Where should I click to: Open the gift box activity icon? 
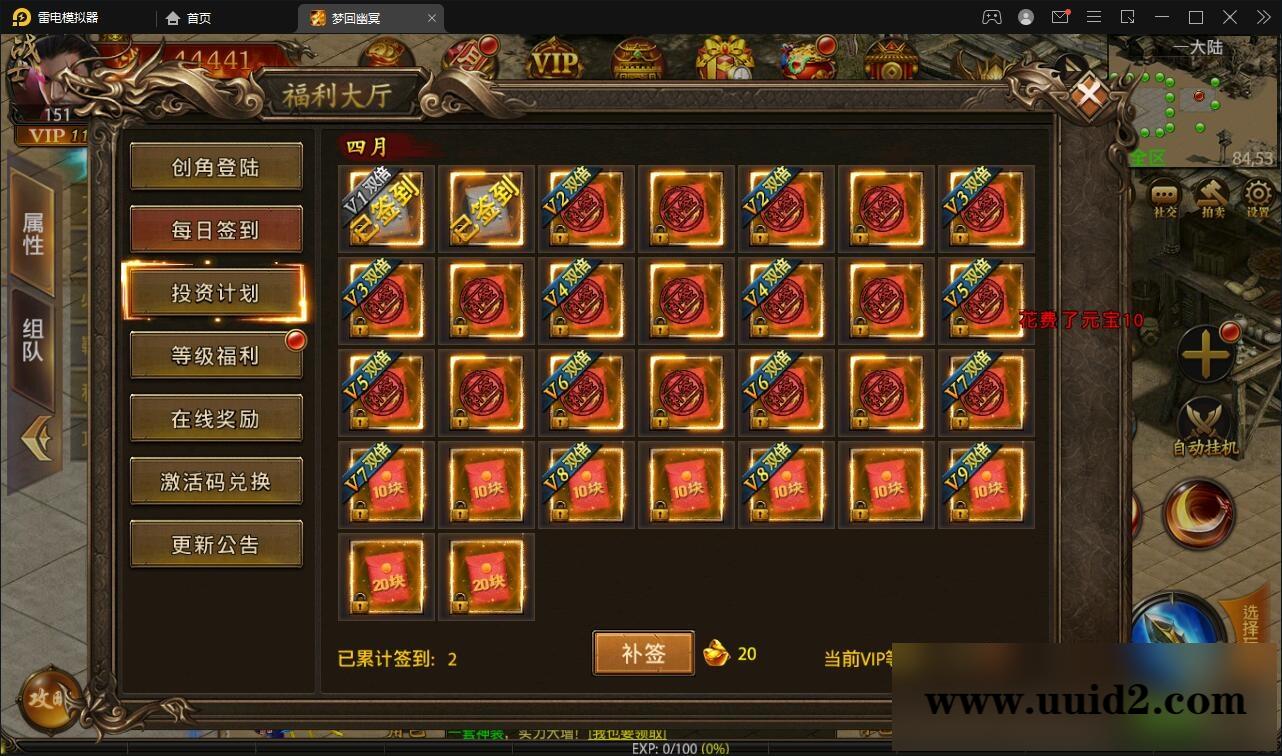[724, 60]
